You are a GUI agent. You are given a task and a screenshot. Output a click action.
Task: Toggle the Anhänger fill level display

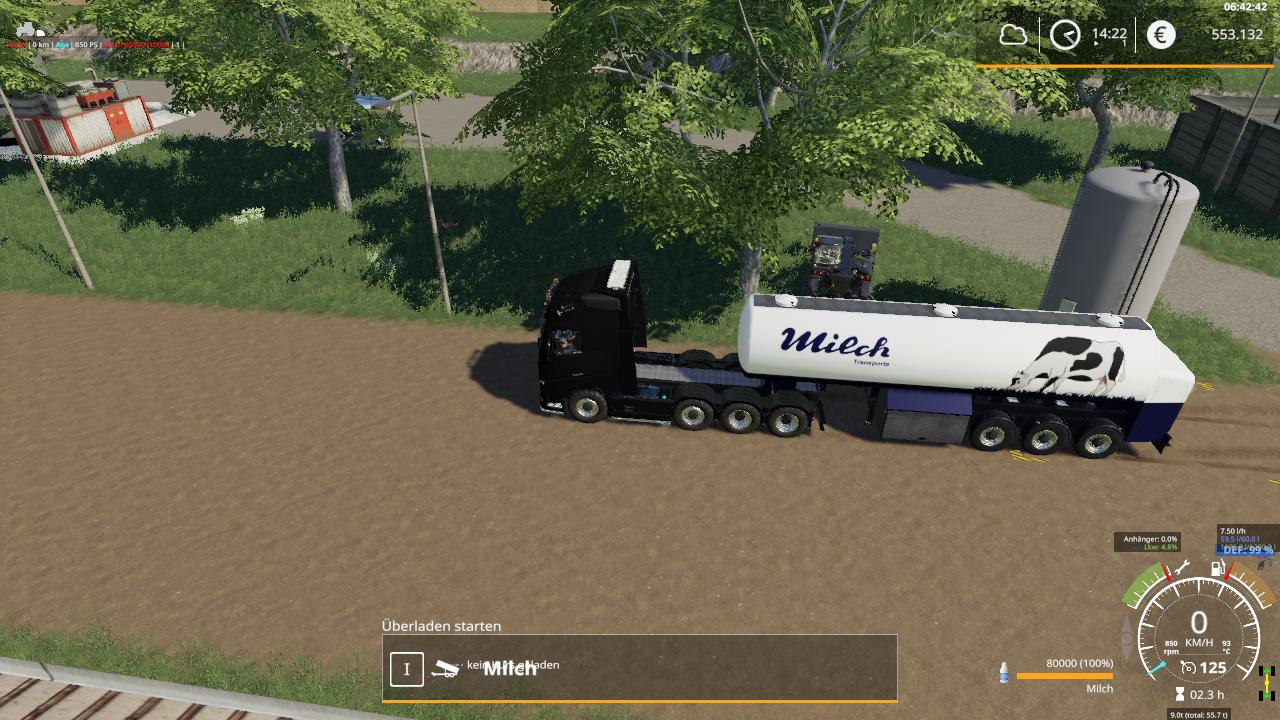(1154, 538)
